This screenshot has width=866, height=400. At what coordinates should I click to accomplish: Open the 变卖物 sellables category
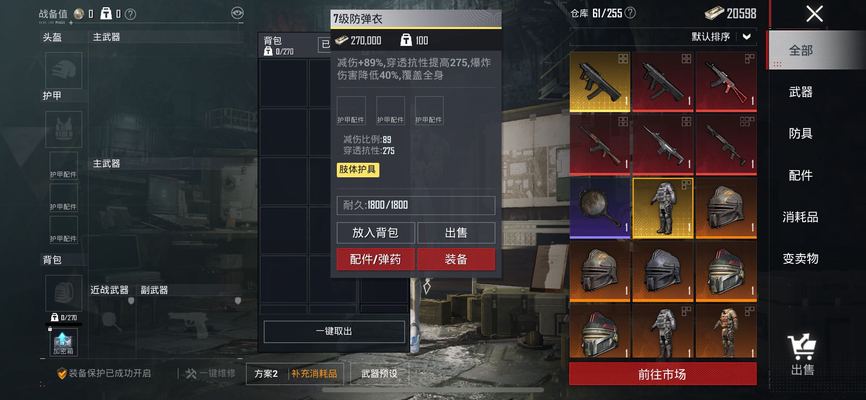pyautogui.click(x=800, y=259)
